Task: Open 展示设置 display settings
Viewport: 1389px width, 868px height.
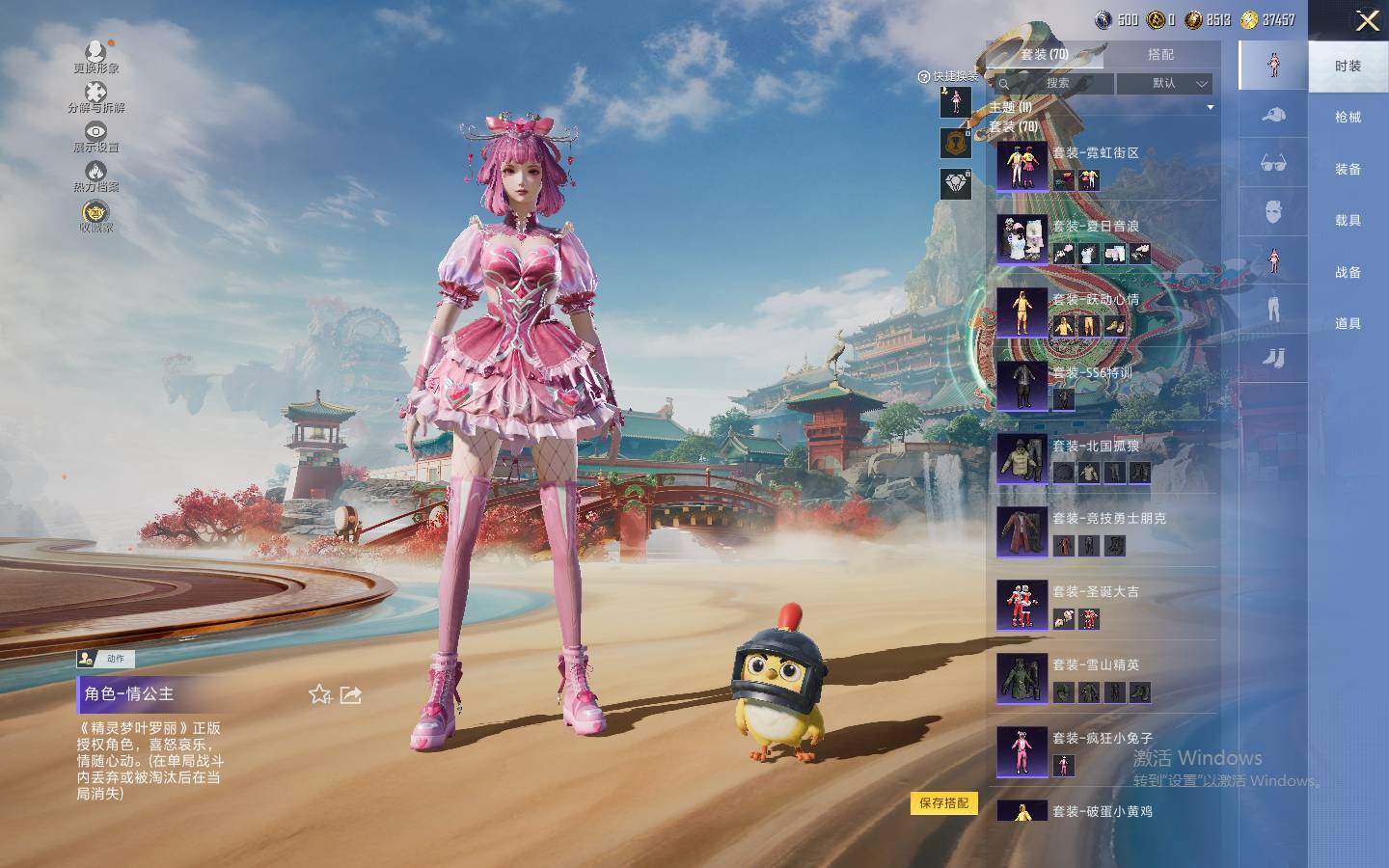Action: (95, 136)
